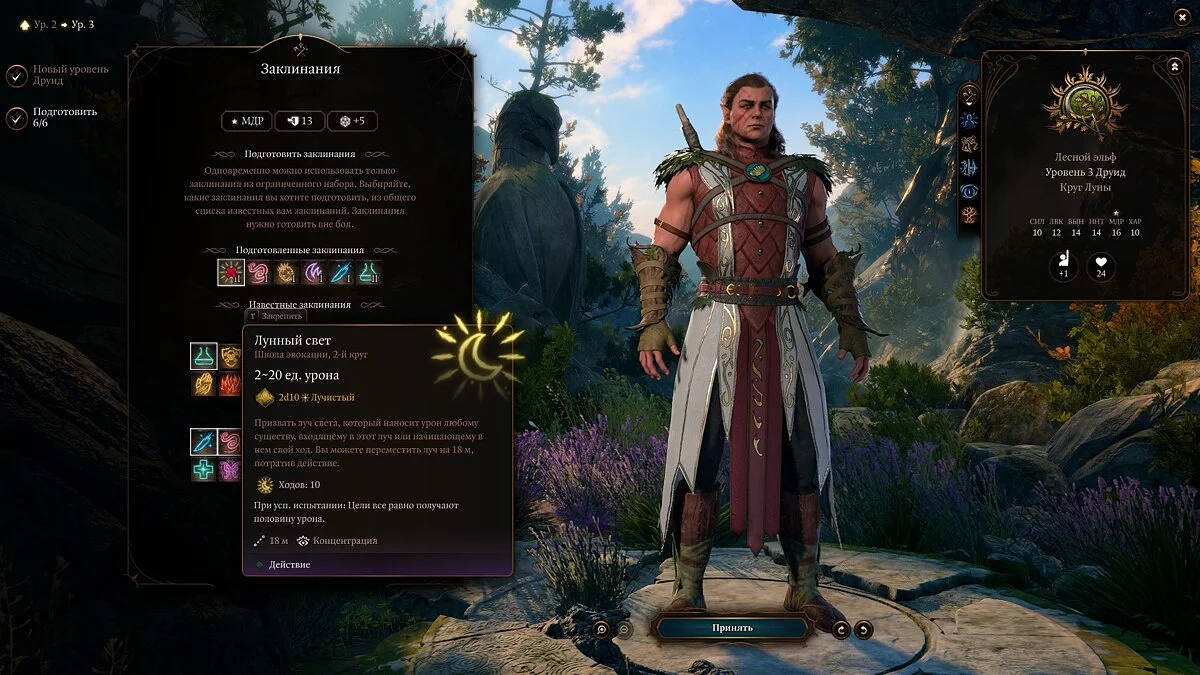The width and height of the screenshot is (1200, 675).
Task: Choose the prepared blue feather spell
Action: pyautogui.click(x=342, y=273)
